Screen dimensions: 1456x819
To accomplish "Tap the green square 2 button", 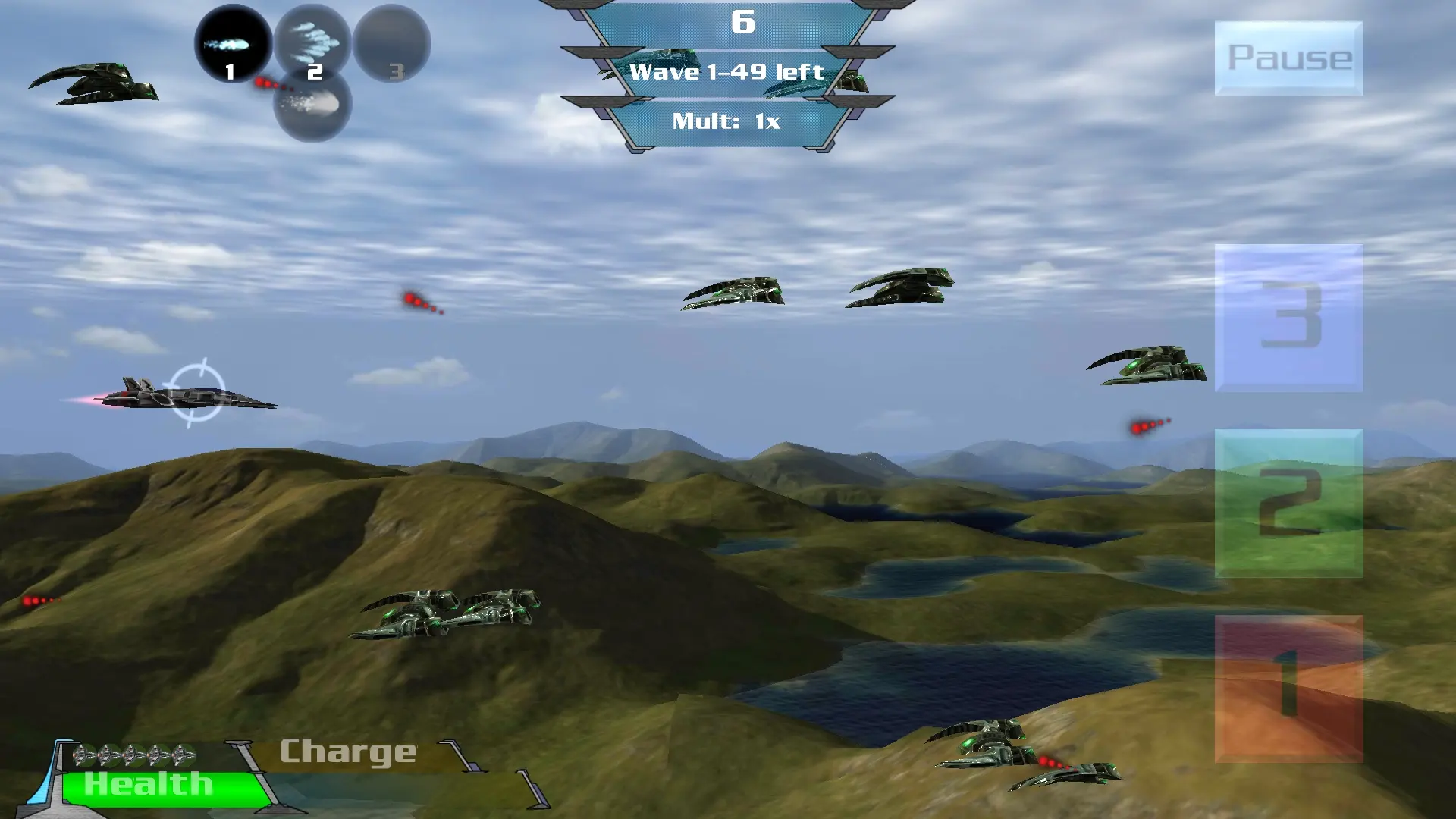I will coord(1288,504).
